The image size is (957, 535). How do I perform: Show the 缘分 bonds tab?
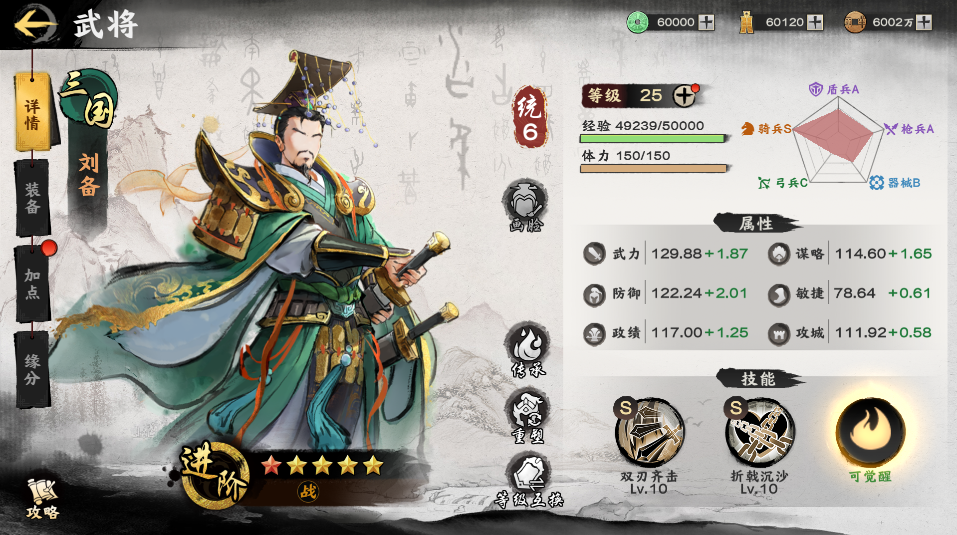point(32,368)
